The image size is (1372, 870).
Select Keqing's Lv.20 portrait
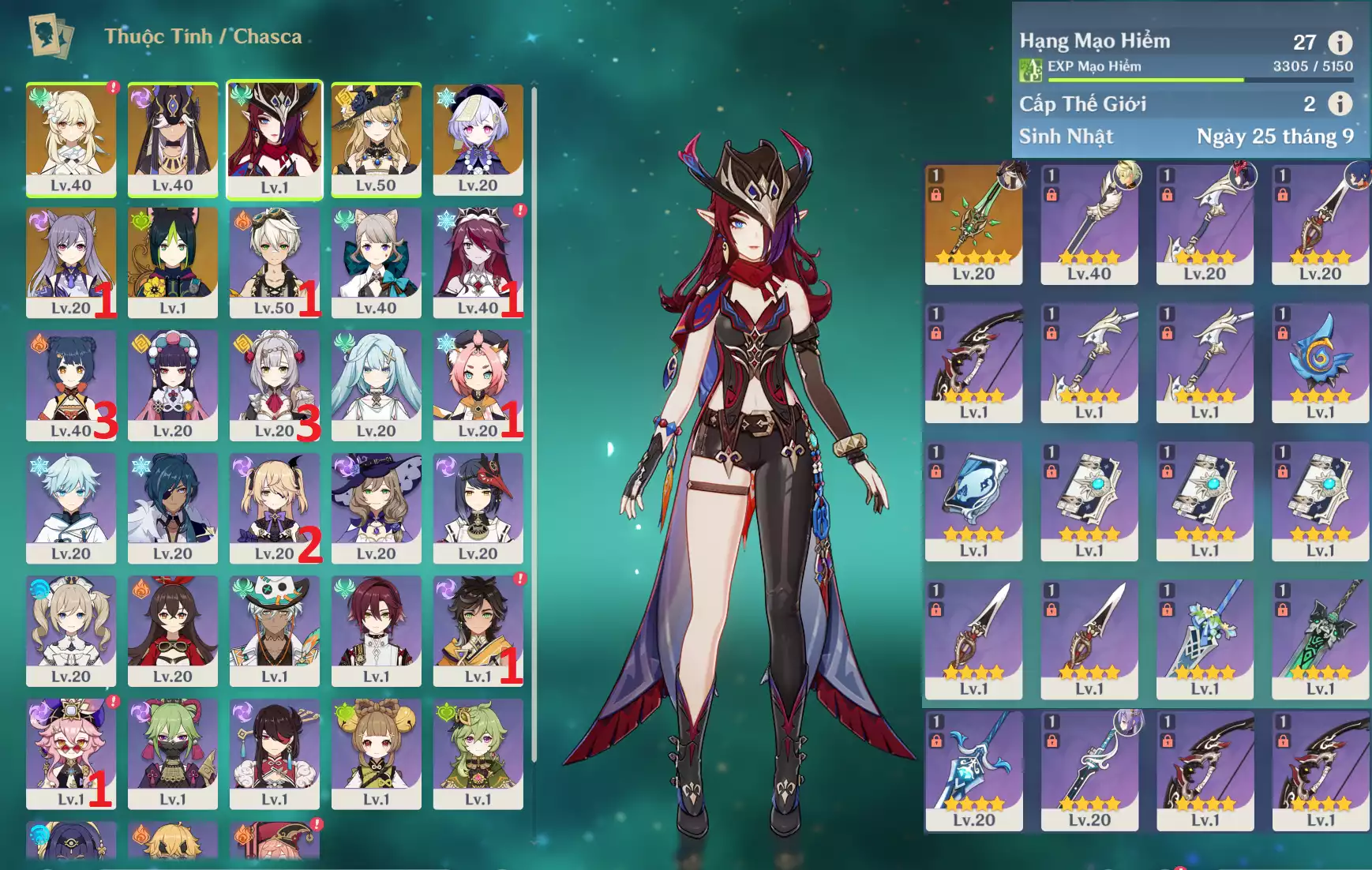(x=71, y=261)
